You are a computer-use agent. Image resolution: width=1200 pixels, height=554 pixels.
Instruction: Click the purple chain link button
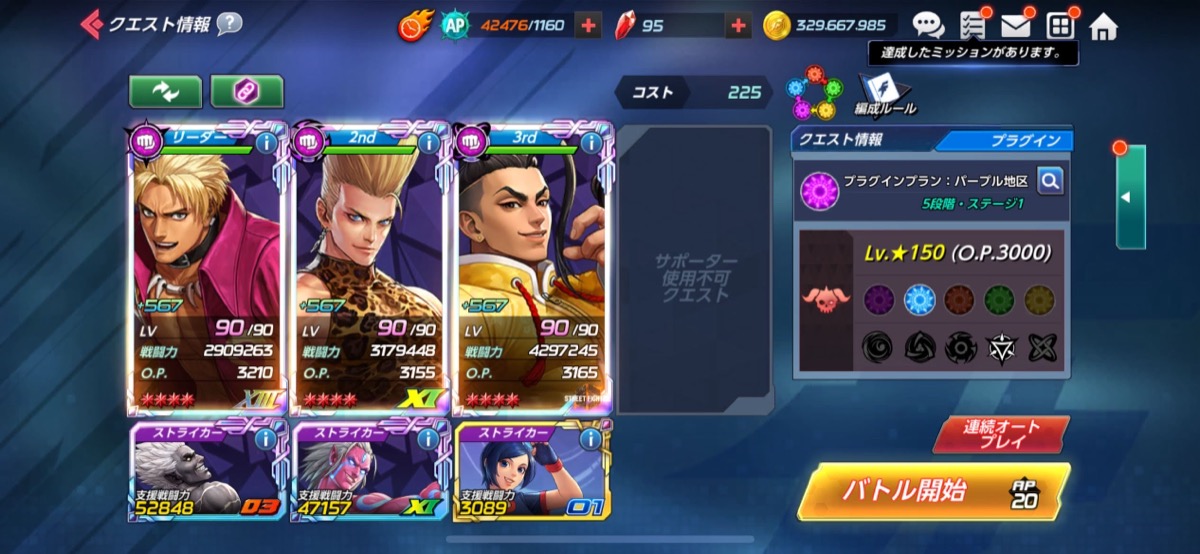click(x=247, y=91)
